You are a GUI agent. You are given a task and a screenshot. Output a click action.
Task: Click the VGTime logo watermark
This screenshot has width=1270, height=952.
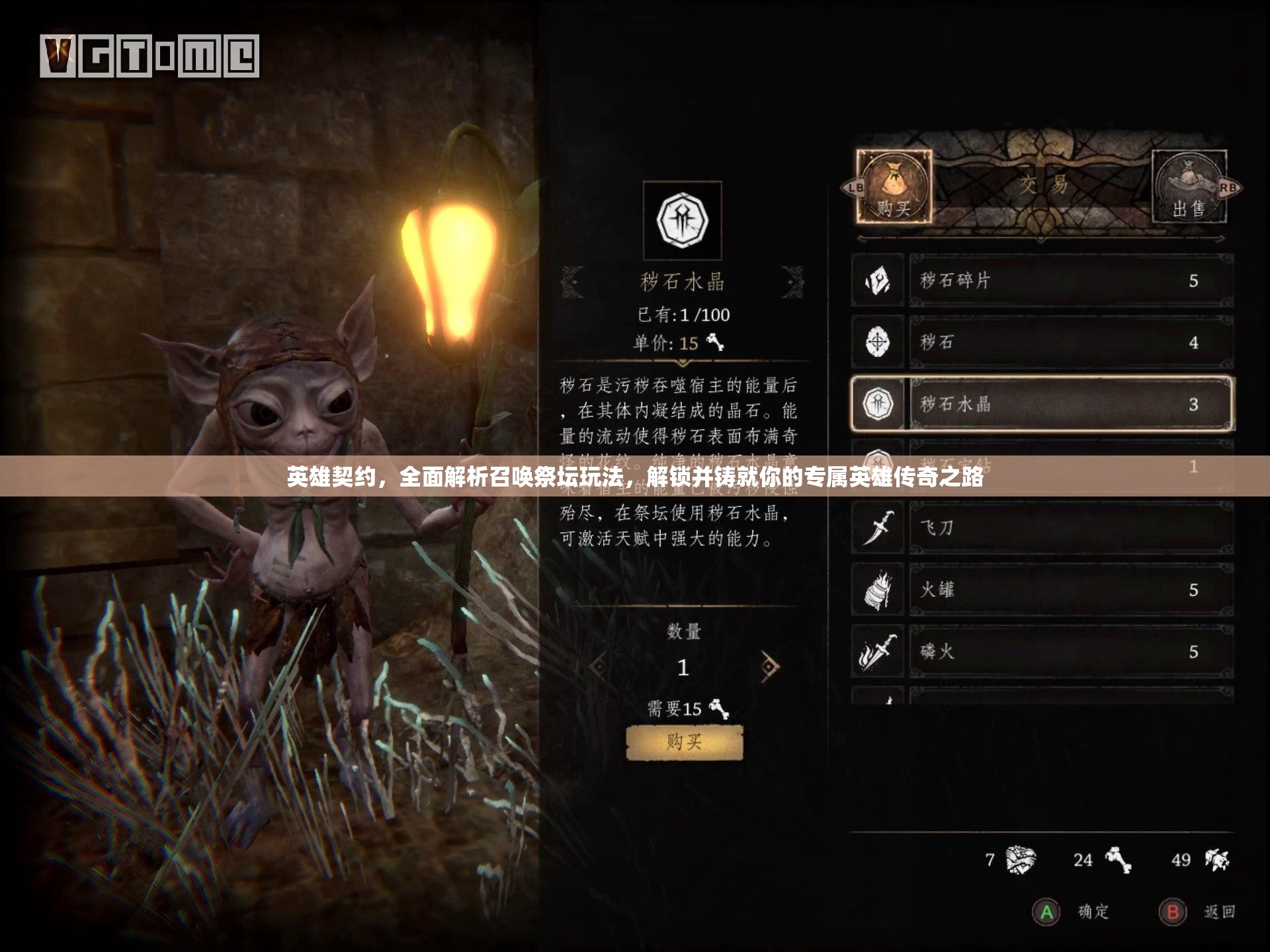click(149, 56)
